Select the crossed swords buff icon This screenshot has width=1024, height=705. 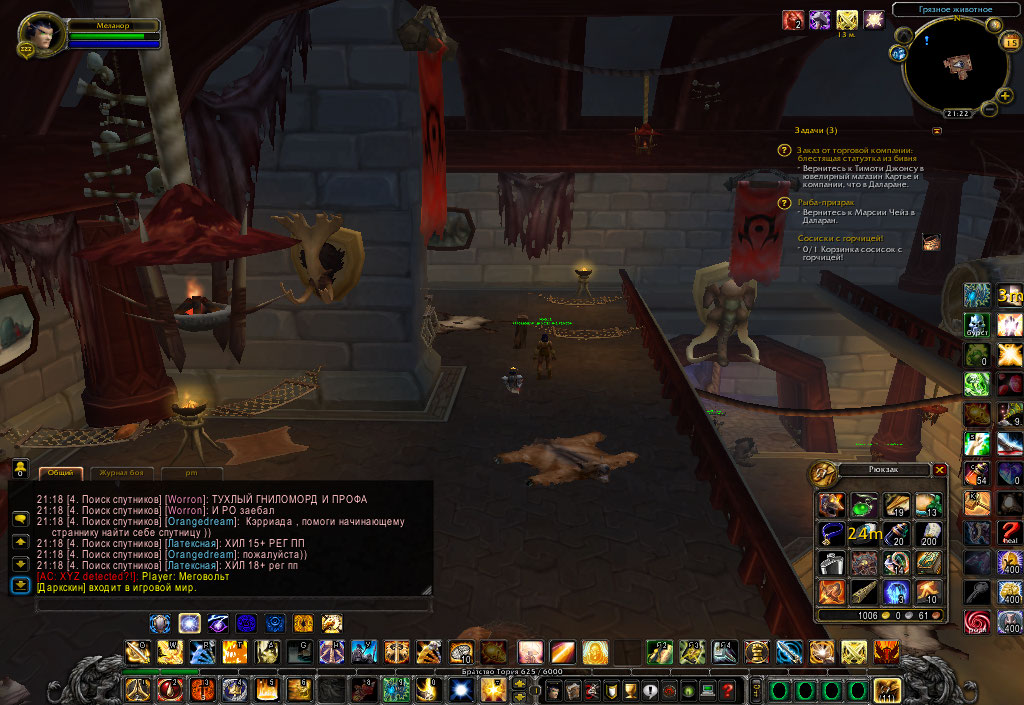coord(847,19)
